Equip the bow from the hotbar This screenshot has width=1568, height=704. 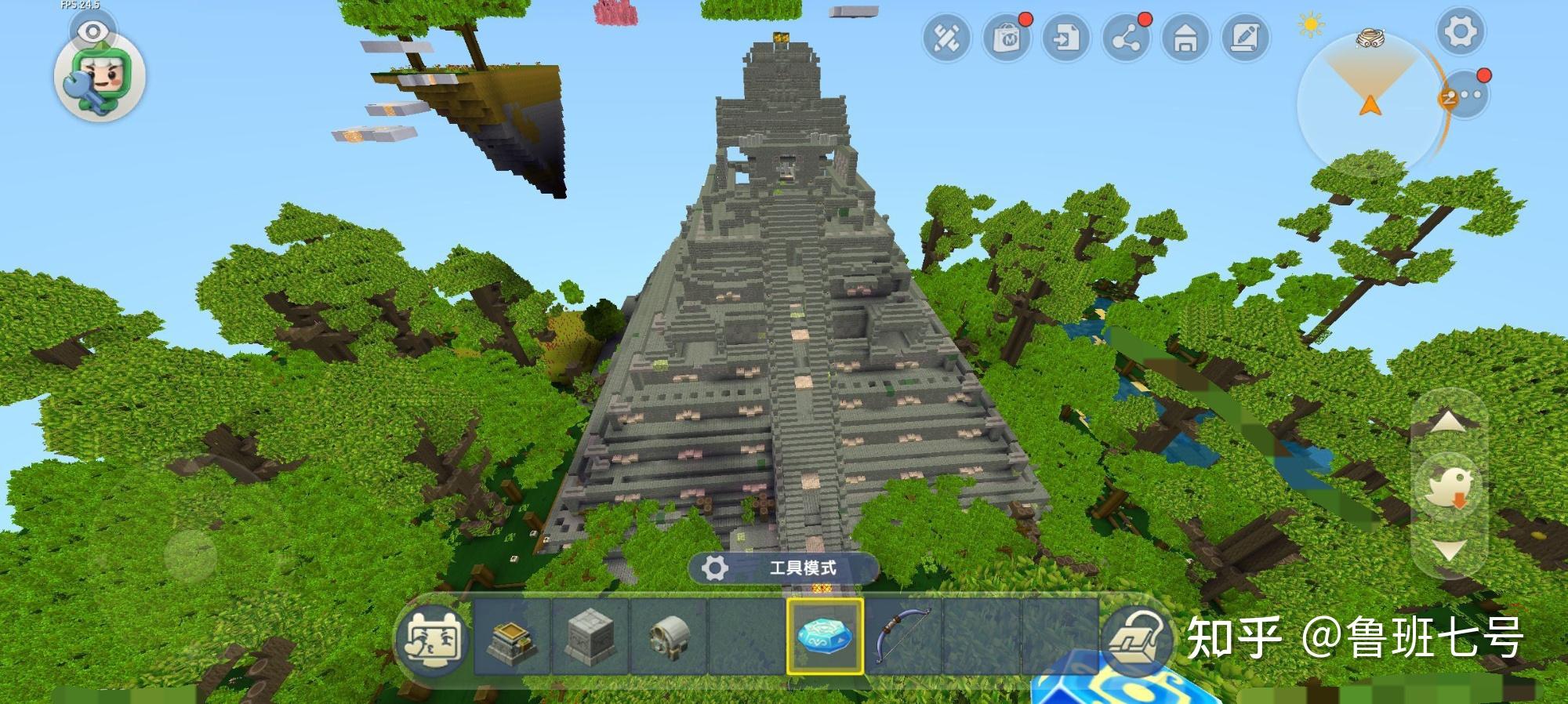point(903,637)
